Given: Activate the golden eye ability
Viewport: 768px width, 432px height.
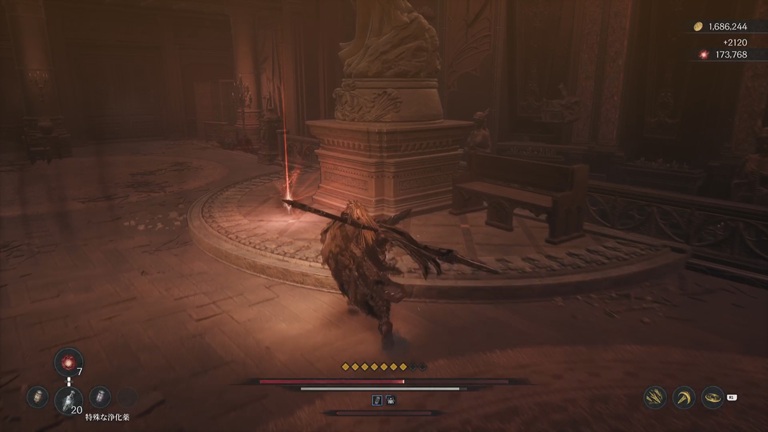Looking at the screenshot, I should point(712,397).
